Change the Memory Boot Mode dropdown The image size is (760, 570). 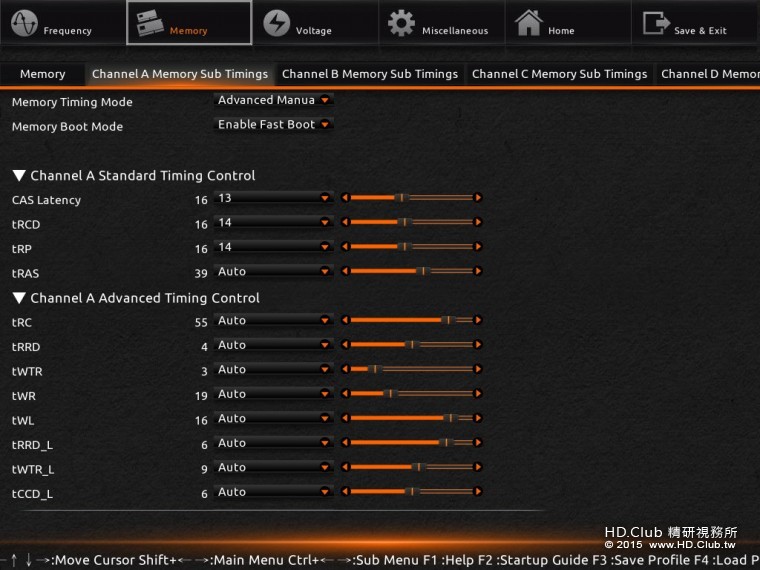(274, 125)
